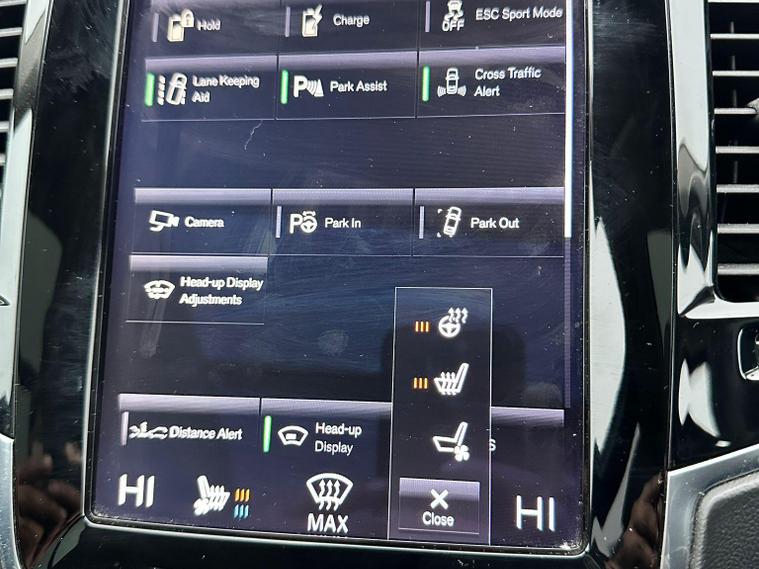Toggle the Head-up Display tile

pyautogui.click(x=325, y=437)
